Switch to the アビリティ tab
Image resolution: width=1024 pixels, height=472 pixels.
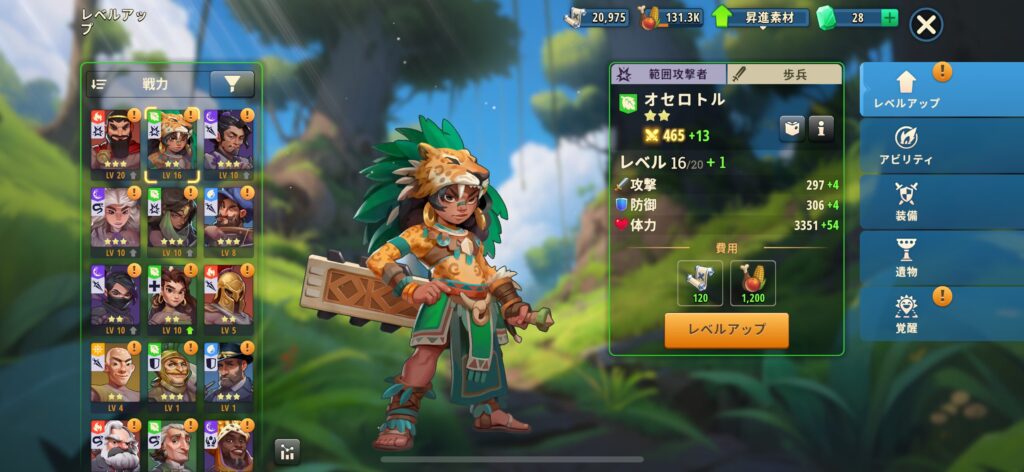click(x=906, y=146)
